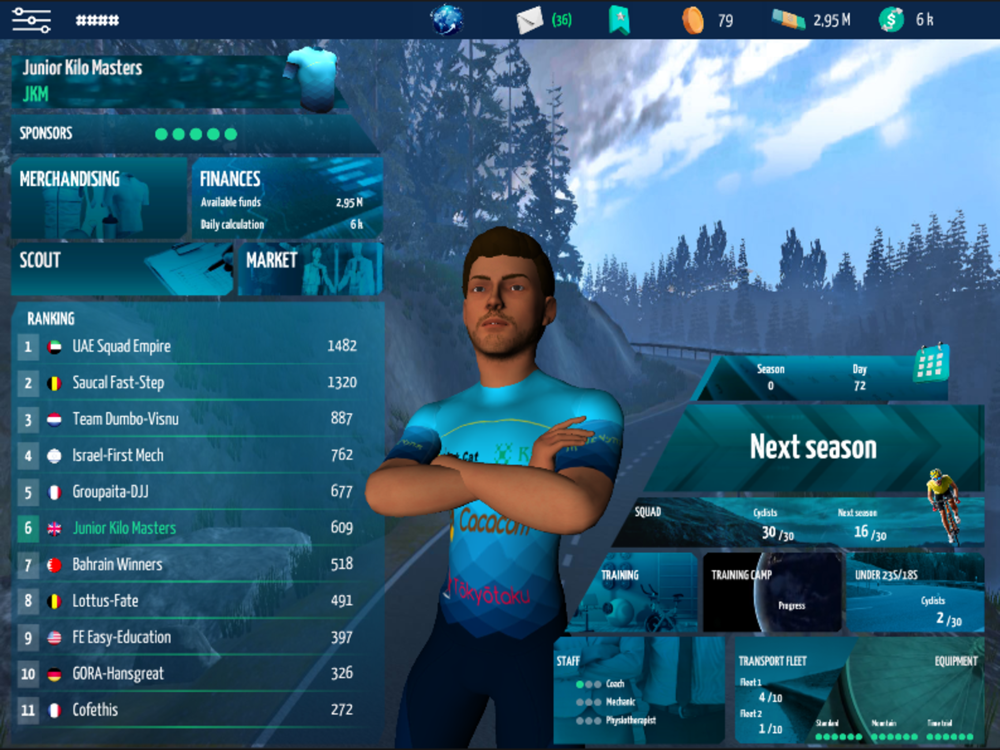Open the Under 23s/18s team
The width and height of the screenshot is (1000, 750).
tap(914, 593)
